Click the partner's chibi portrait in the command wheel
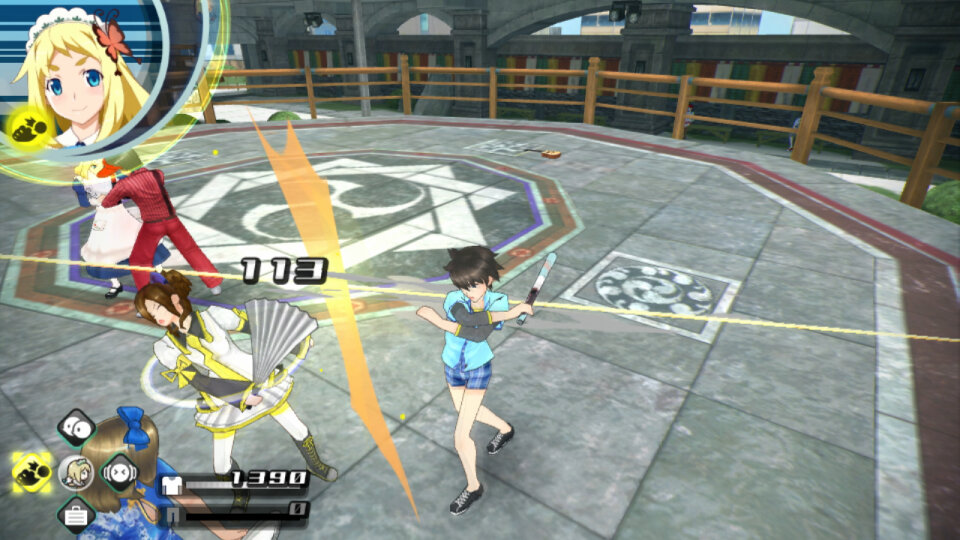960x540 pixels. coord(76,471)
